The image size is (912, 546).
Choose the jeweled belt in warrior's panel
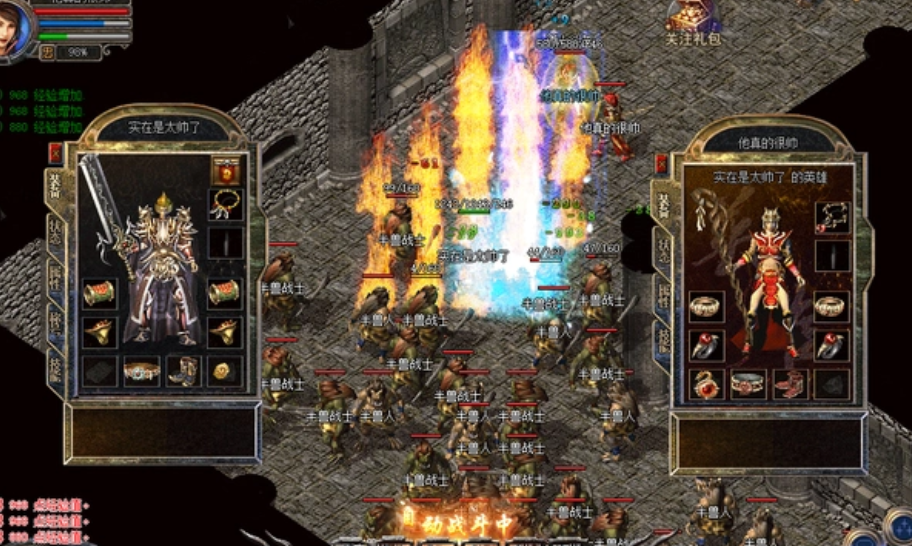coord(141,372)
